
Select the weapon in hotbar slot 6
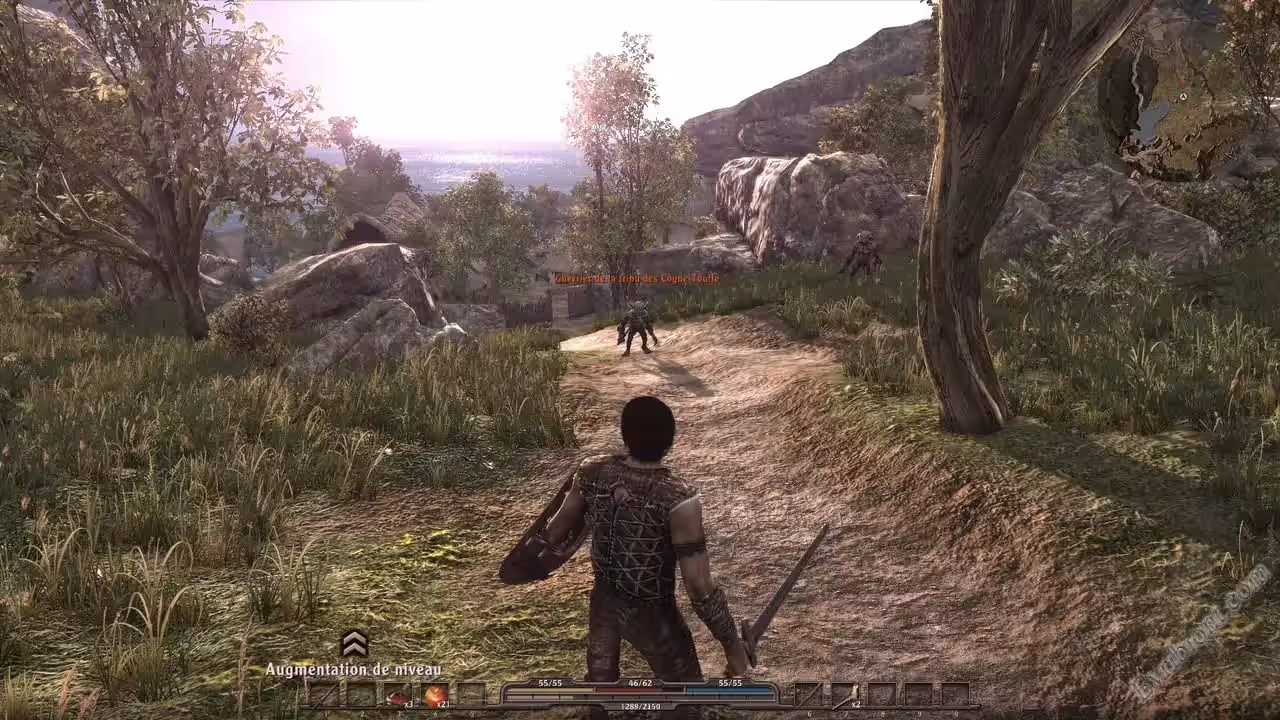coord(808,694)
